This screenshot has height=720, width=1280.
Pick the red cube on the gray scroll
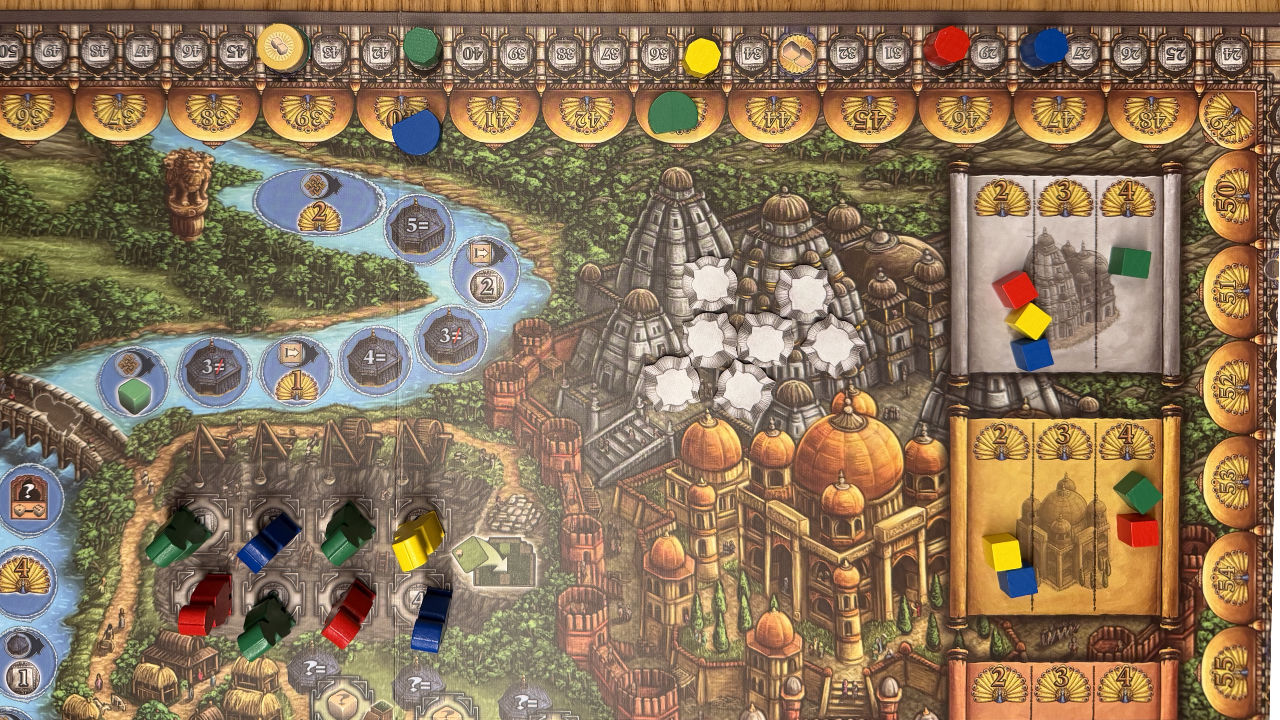click(x=1014, y=289)
